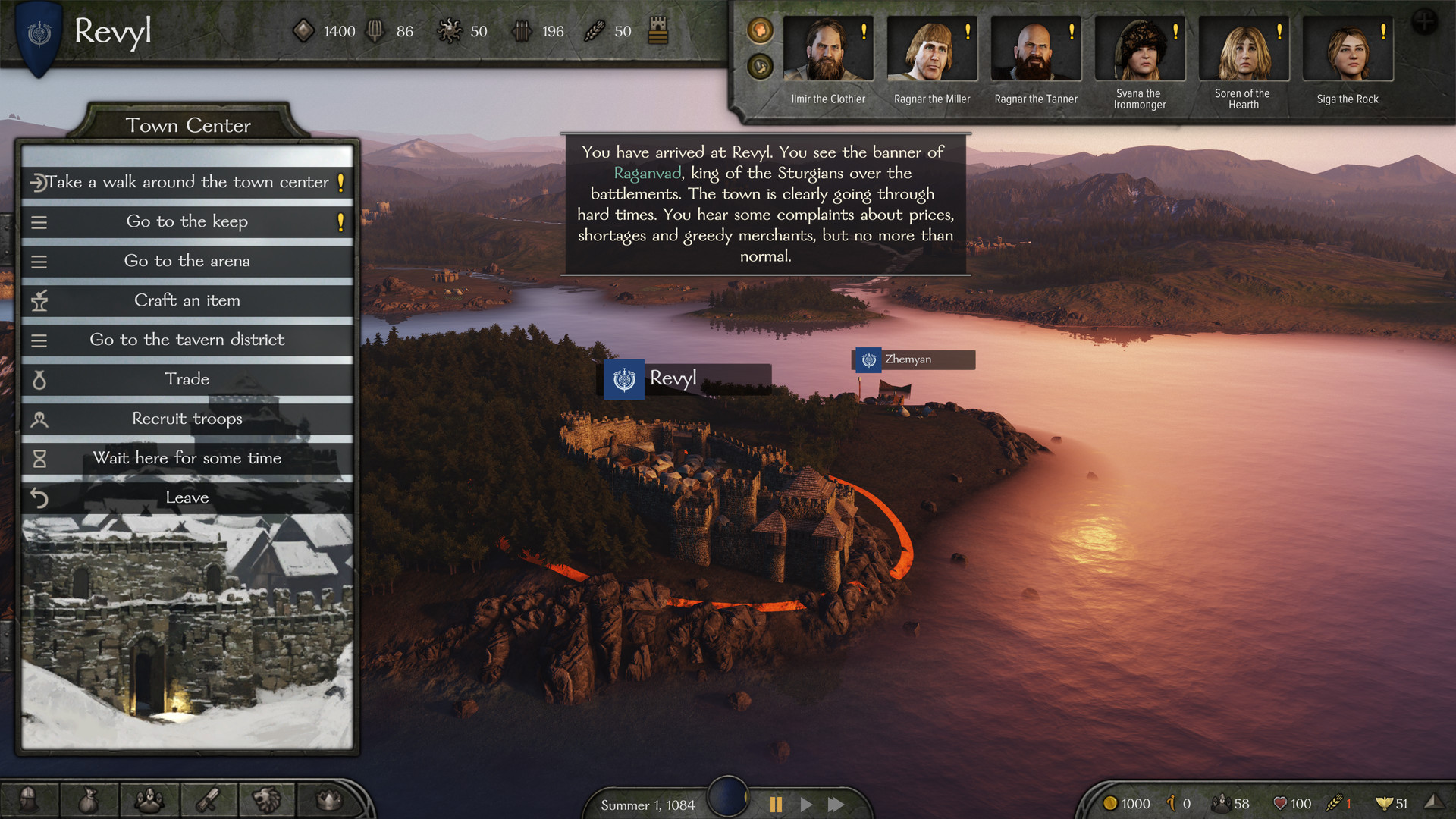The image size is (1456, 819).
Task: Choose Svana the Ironmonger's portrait
Action: point(1139,50)
